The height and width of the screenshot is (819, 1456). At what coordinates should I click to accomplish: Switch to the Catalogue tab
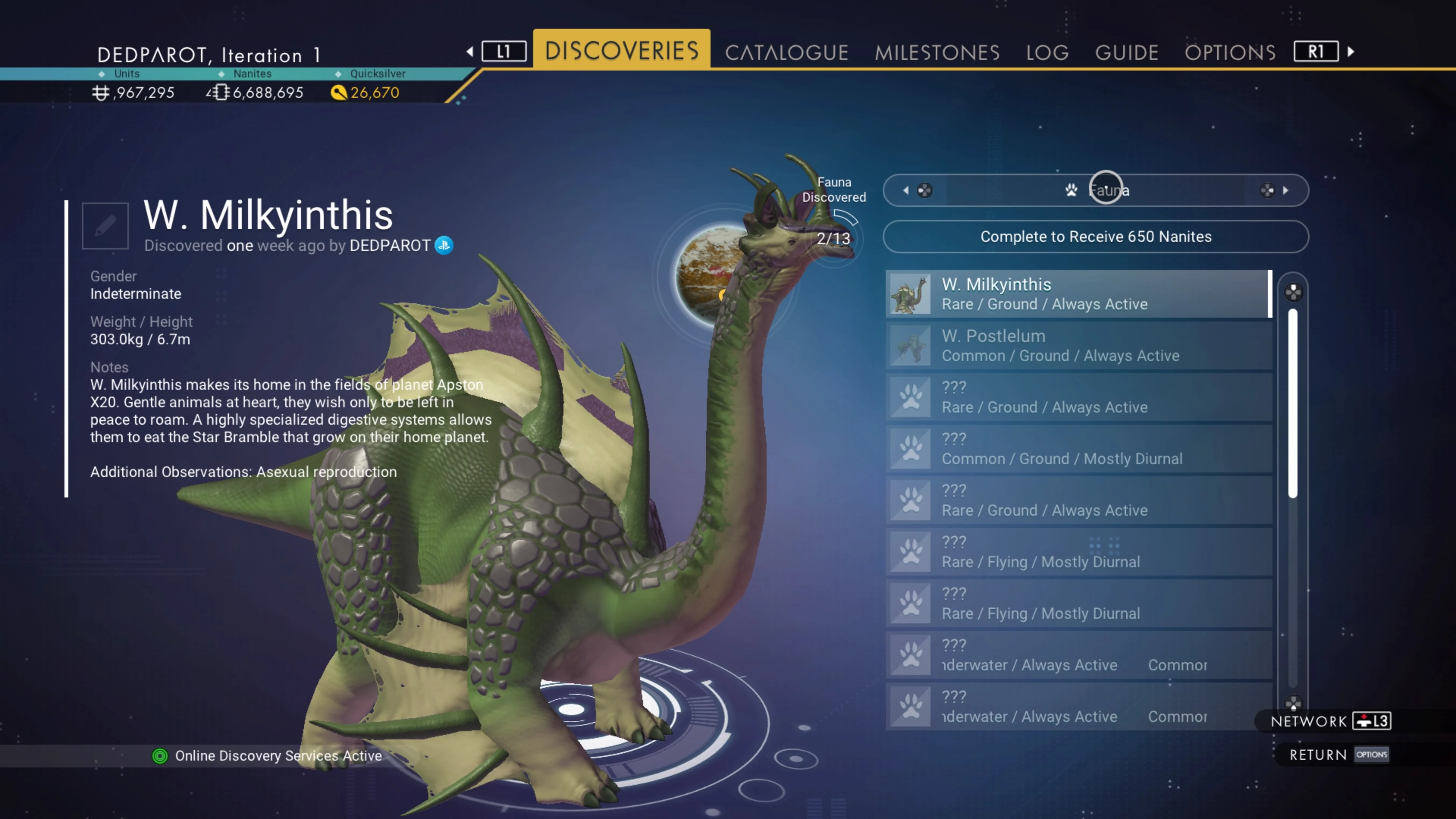(786, 53)
